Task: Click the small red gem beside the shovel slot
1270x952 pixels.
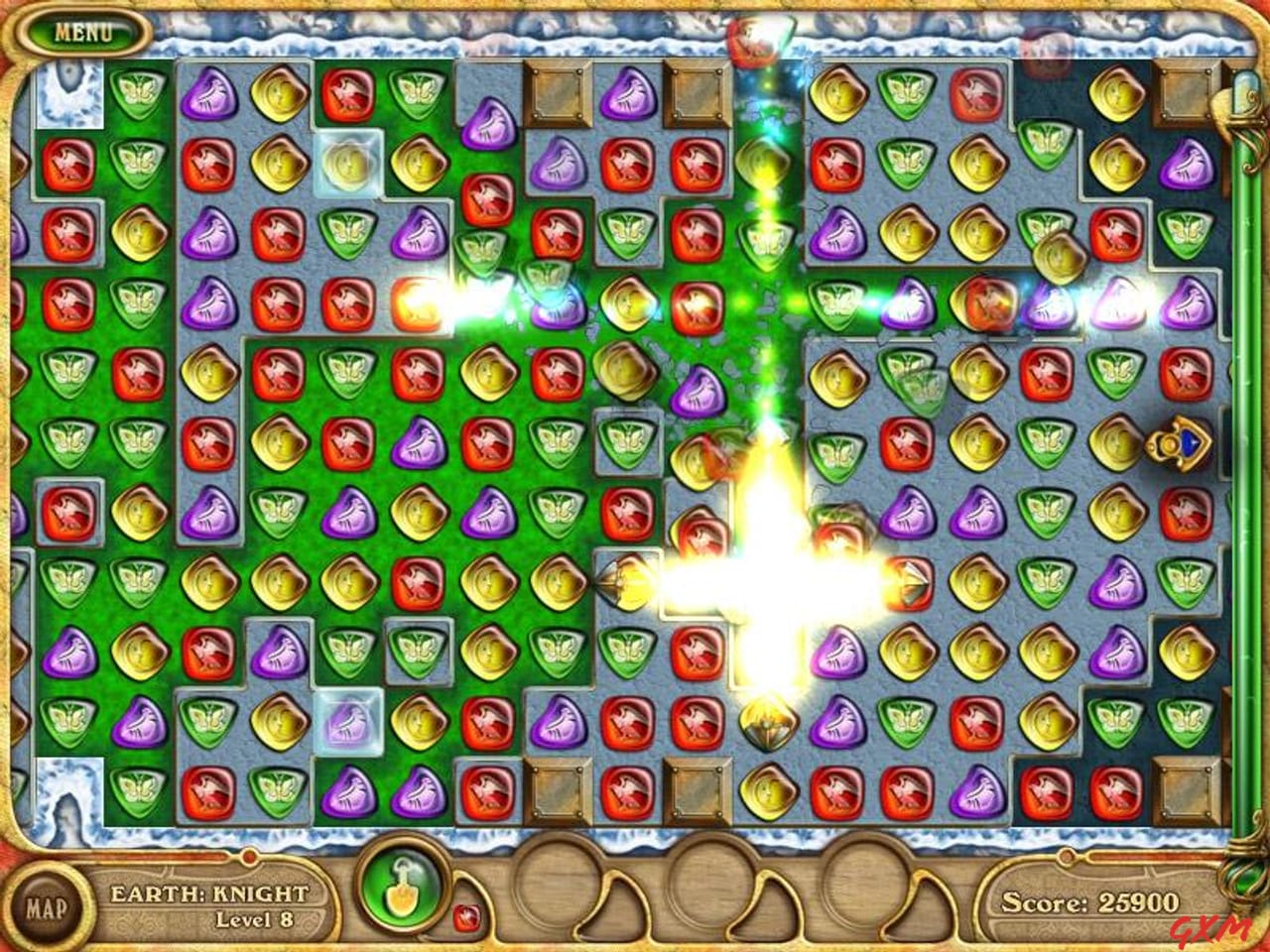Action: (466, 918)
